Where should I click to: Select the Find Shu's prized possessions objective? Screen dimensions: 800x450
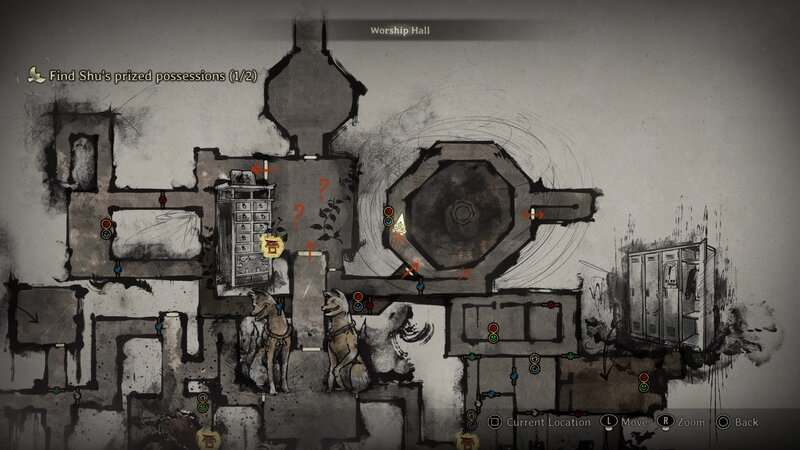(x=130, y=75)
